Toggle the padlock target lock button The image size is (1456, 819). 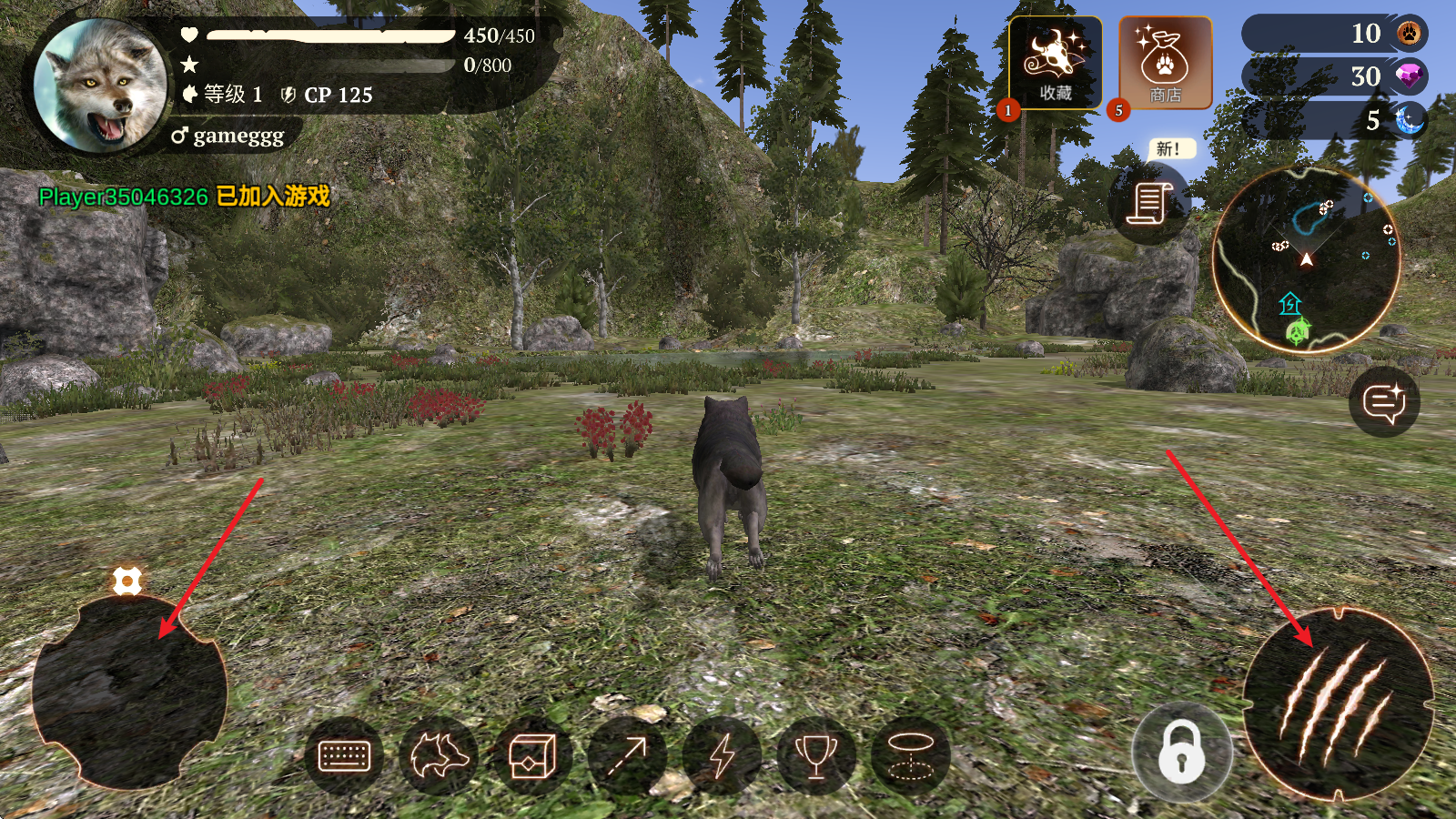pos(1181,752)
